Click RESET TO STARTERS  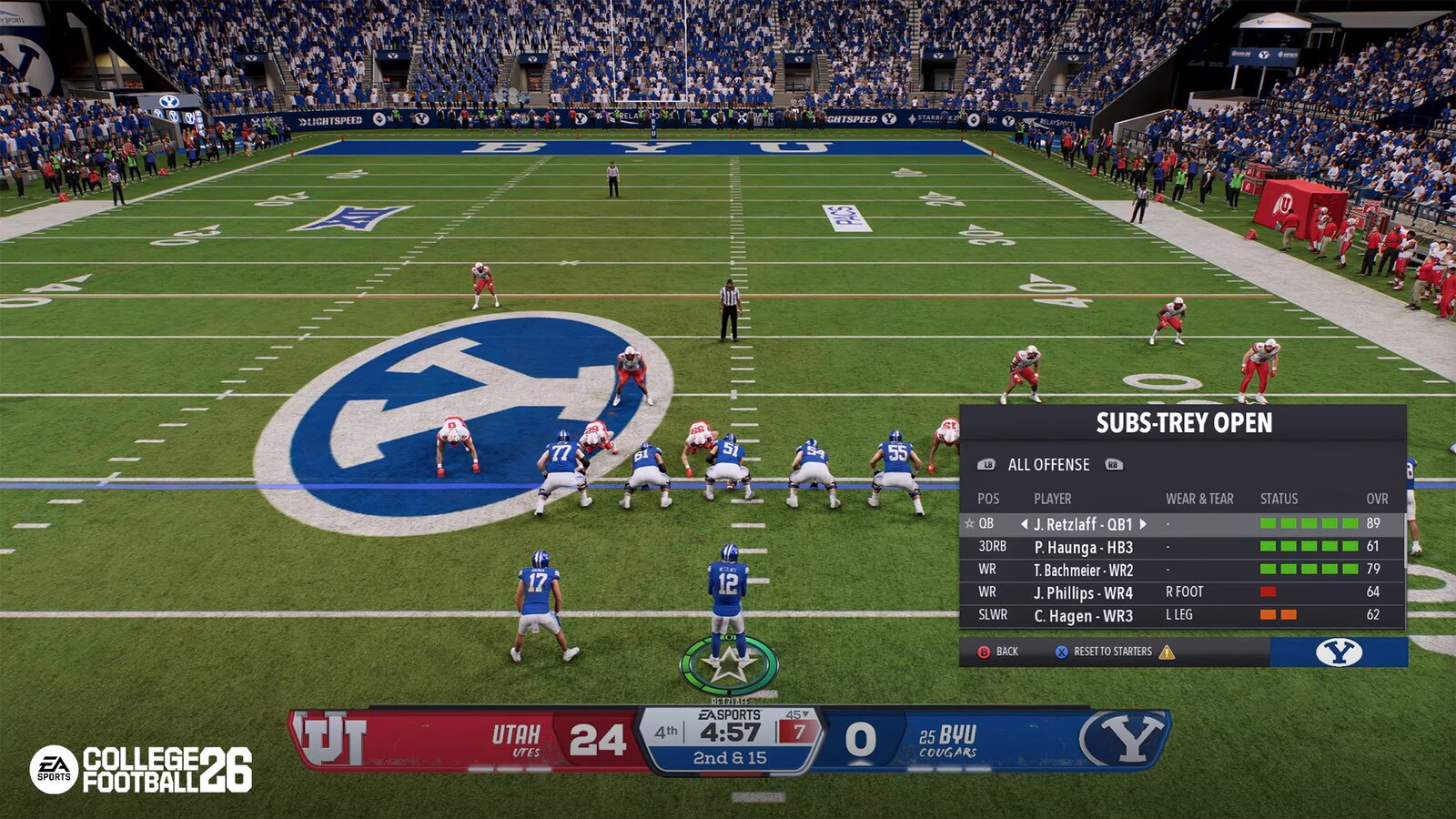1113,652
